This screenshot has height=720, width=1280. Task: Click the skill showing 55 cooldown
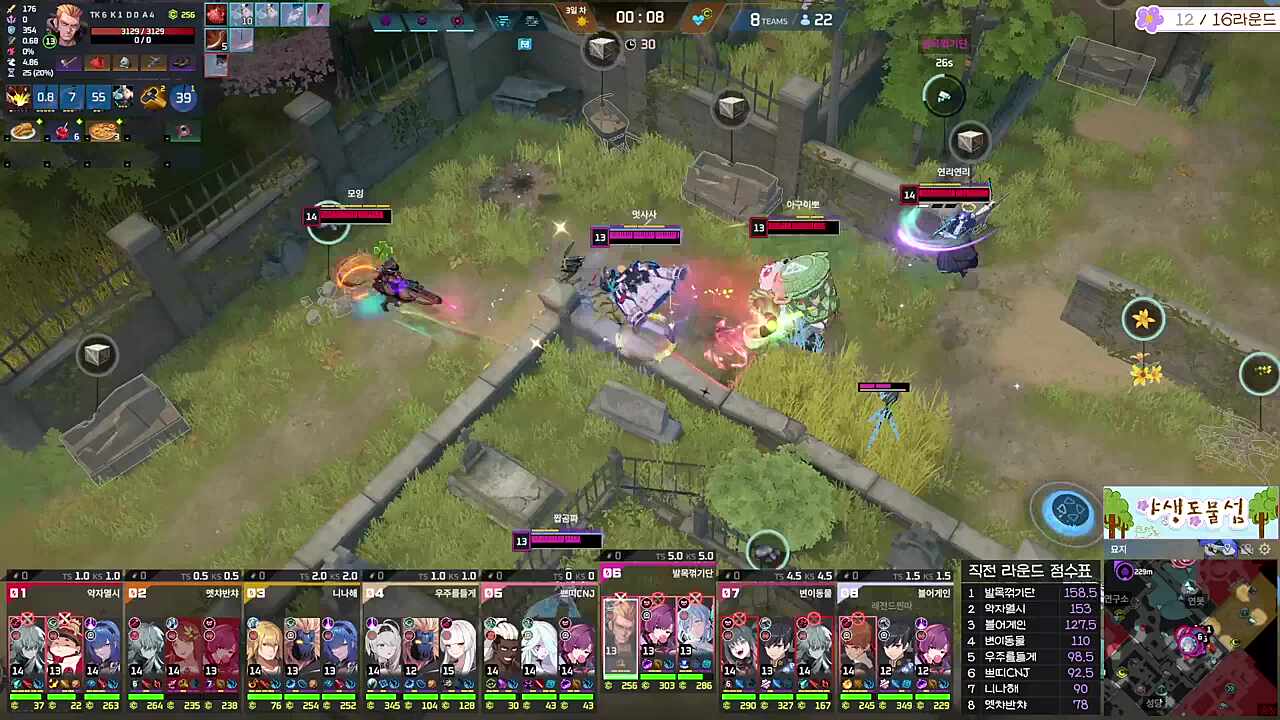pos(98,97)
